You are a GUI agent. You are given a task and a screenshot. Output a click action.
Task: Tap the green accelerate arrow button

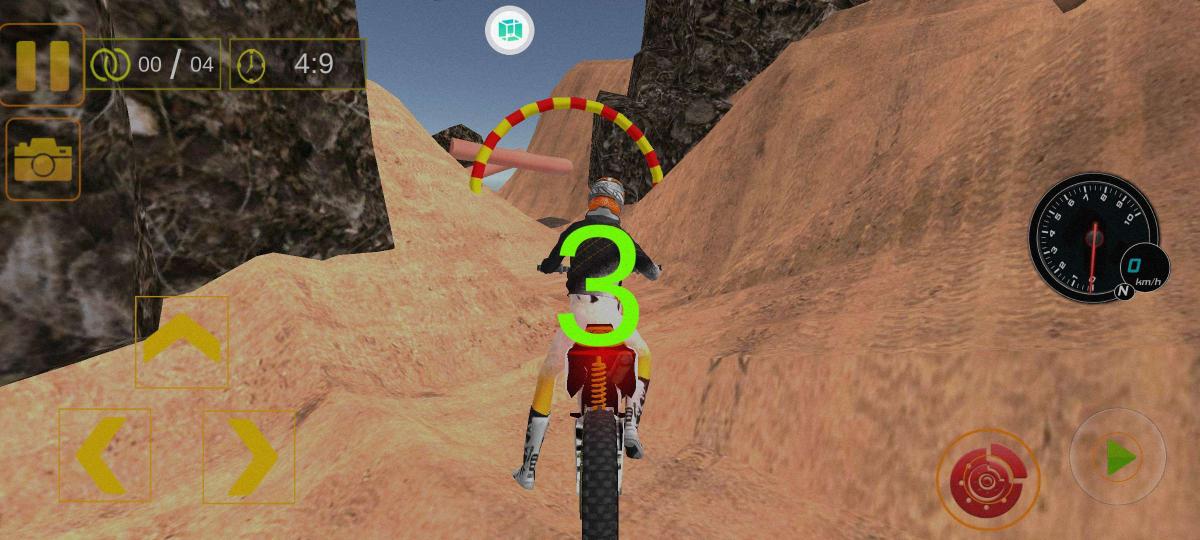tap(1118, 458)
